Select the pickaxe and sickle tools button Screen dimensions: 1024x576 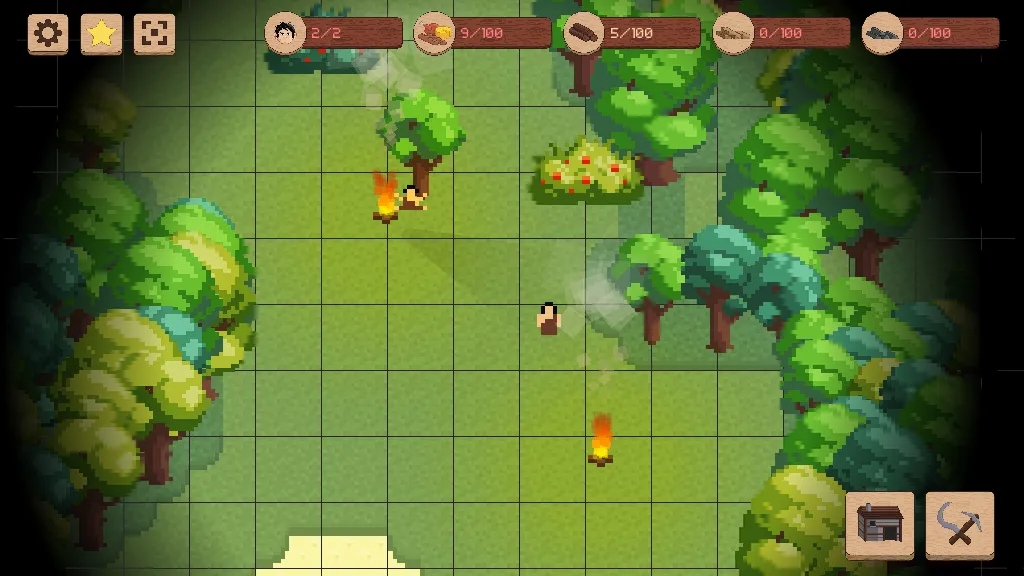[x=959, y=523]
